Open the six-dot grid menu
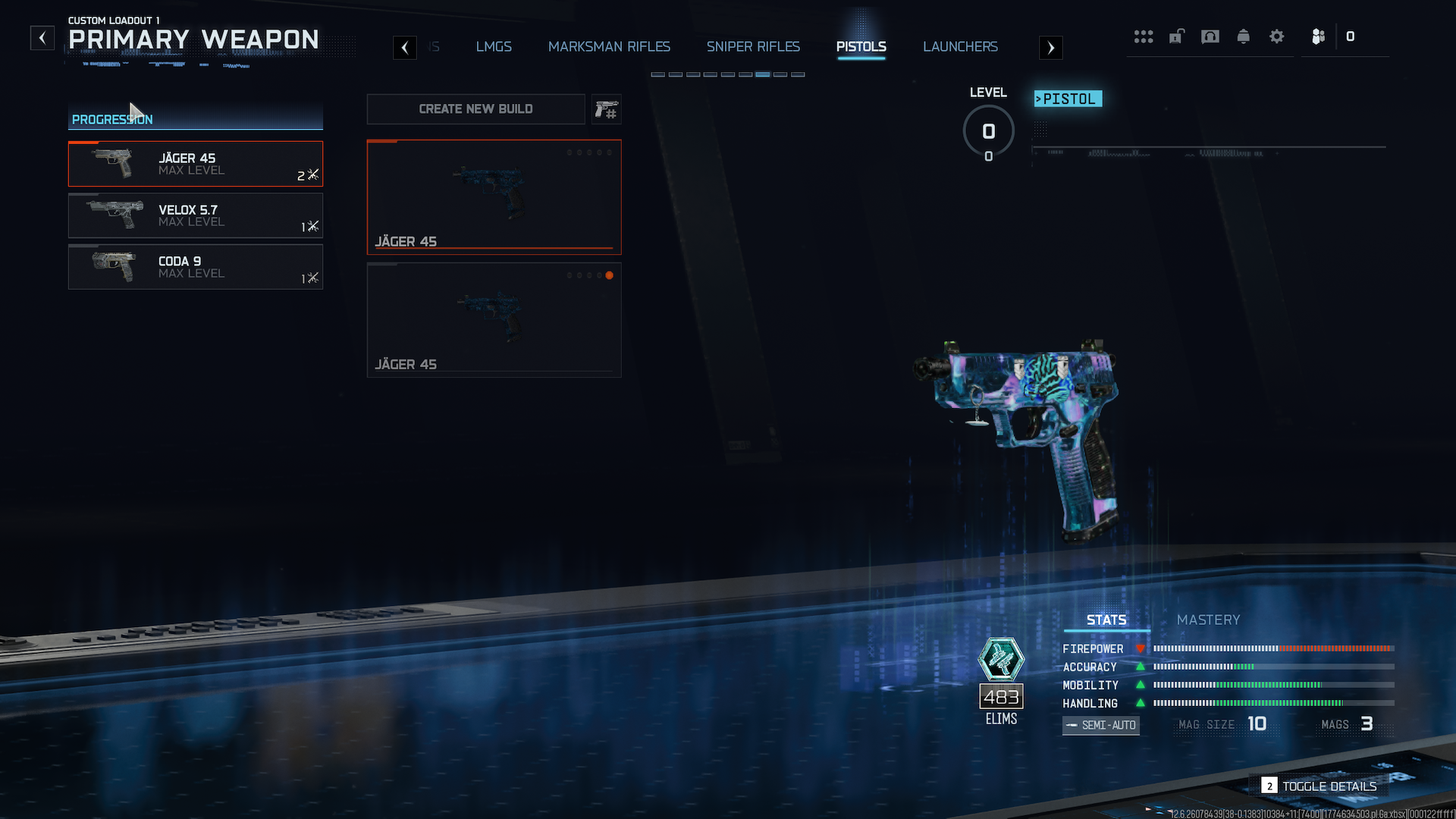 point(1143,36)
